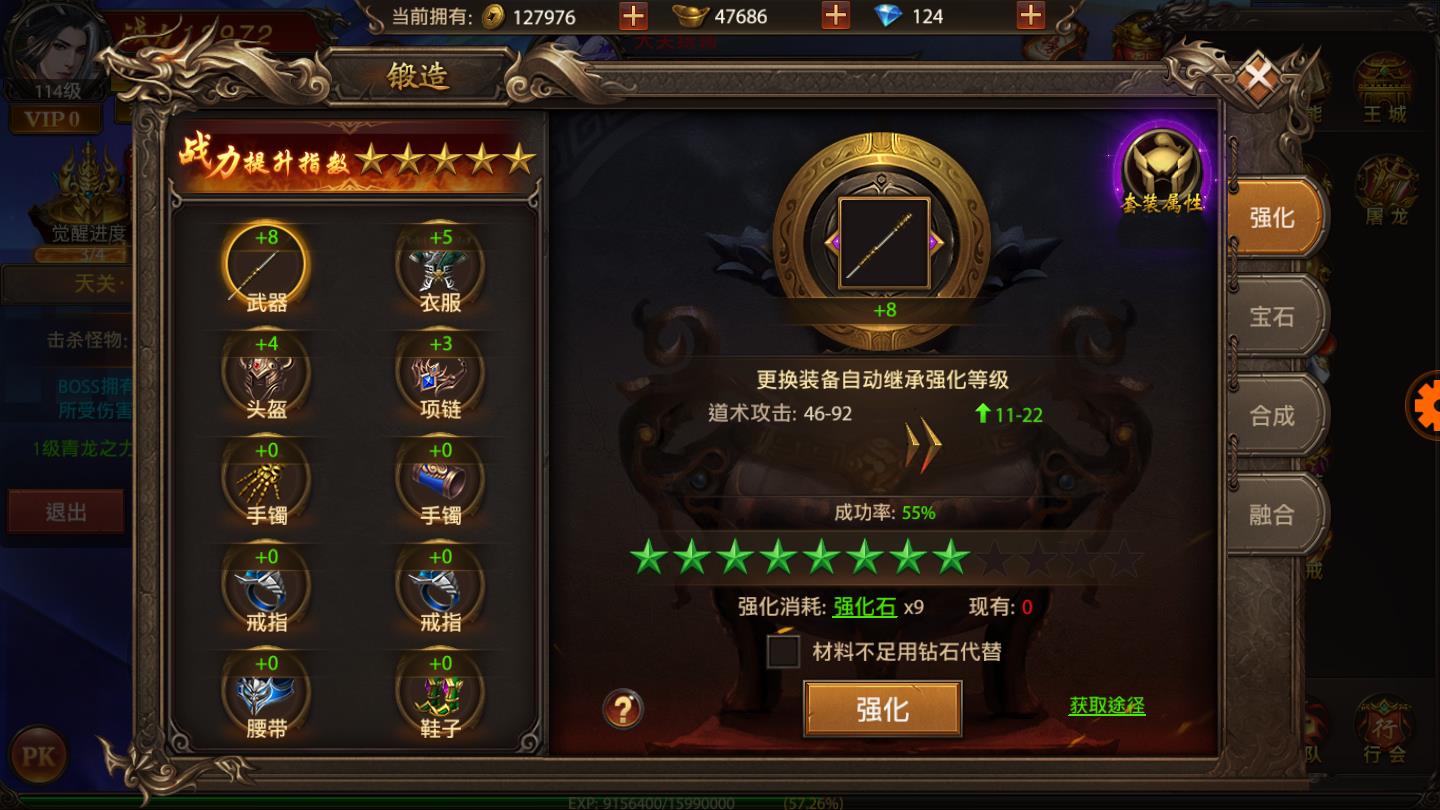
Task: Click the help question mark icon
Action: [622, 709]
